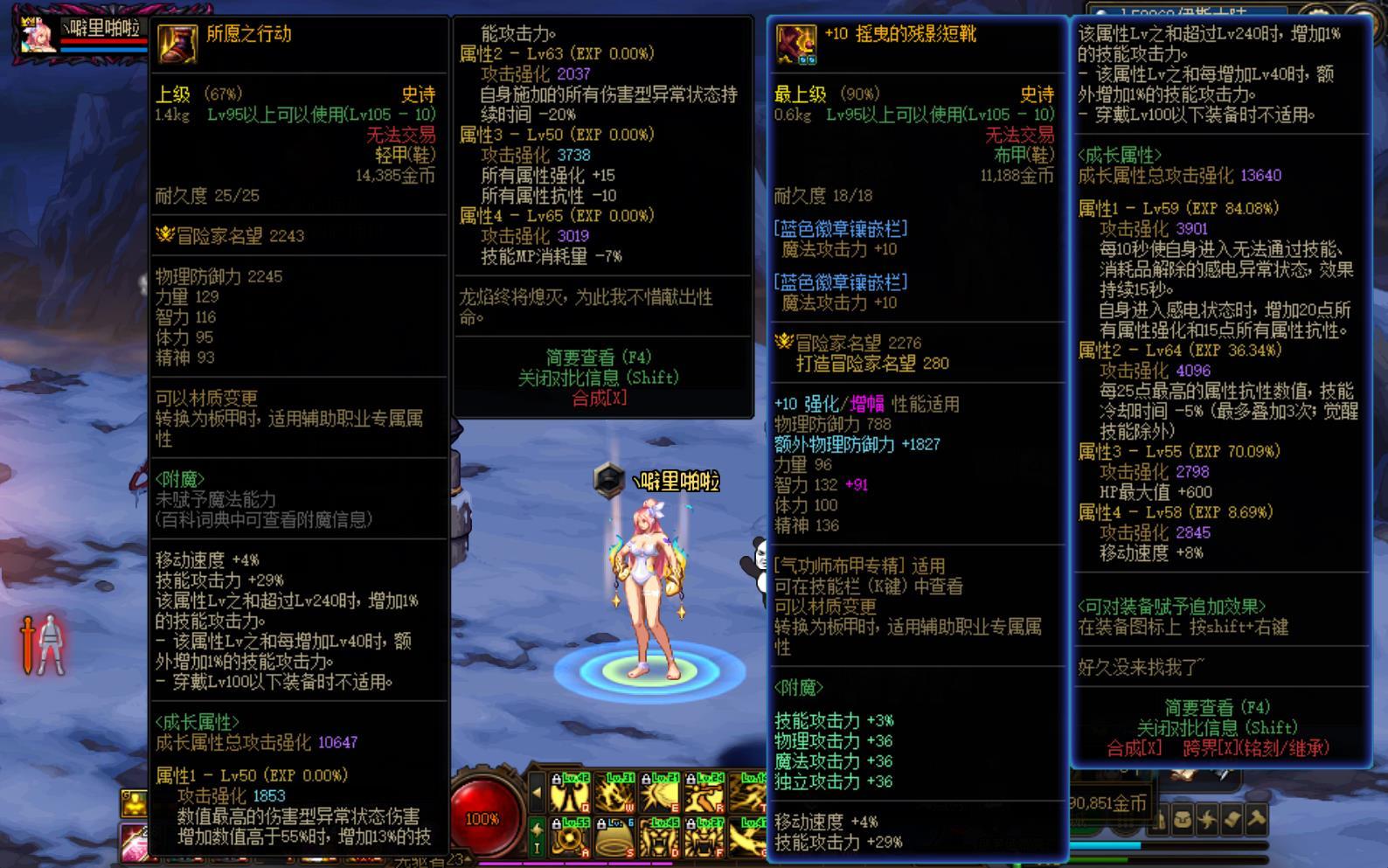The width and height of the screenshot is (1388, 868).
Task: Cast the Lv.45 tiger skill on slot D
Action: [660, 837]
